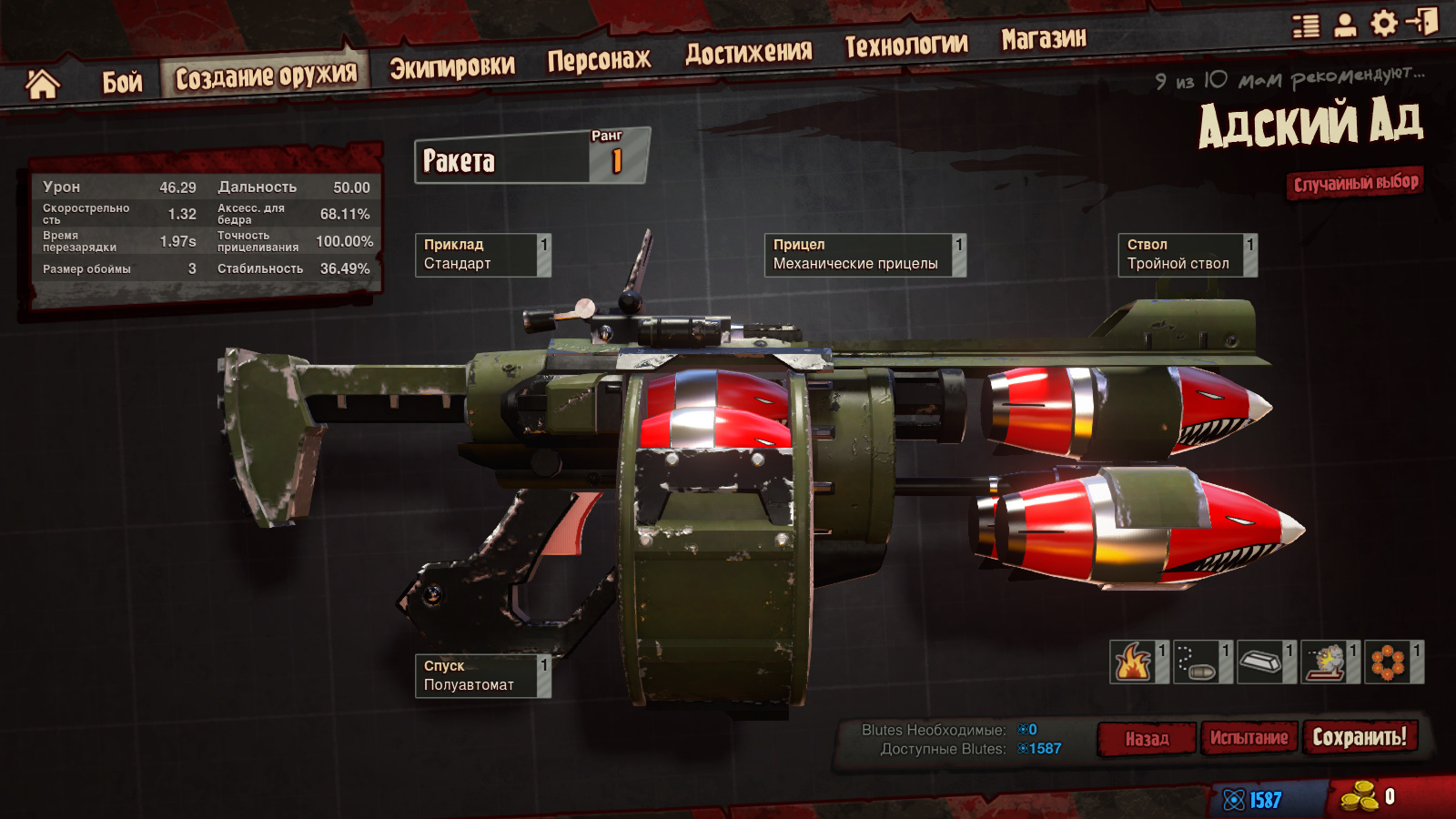Open the list icon in top bar
The height and width of the screenshot is (819, 1456).
coord(1306,25)
